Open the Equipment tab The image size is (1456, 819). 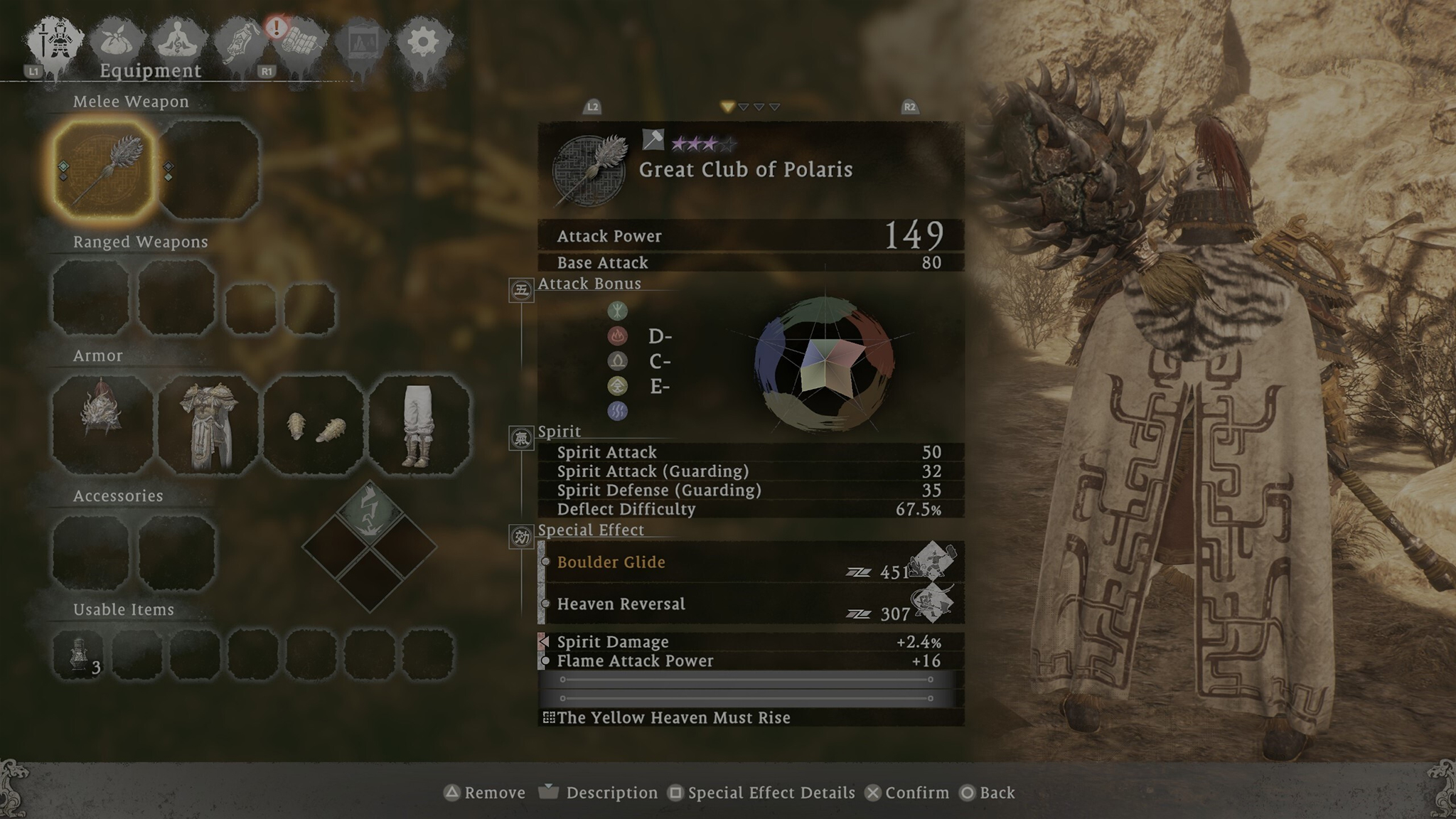55,43
